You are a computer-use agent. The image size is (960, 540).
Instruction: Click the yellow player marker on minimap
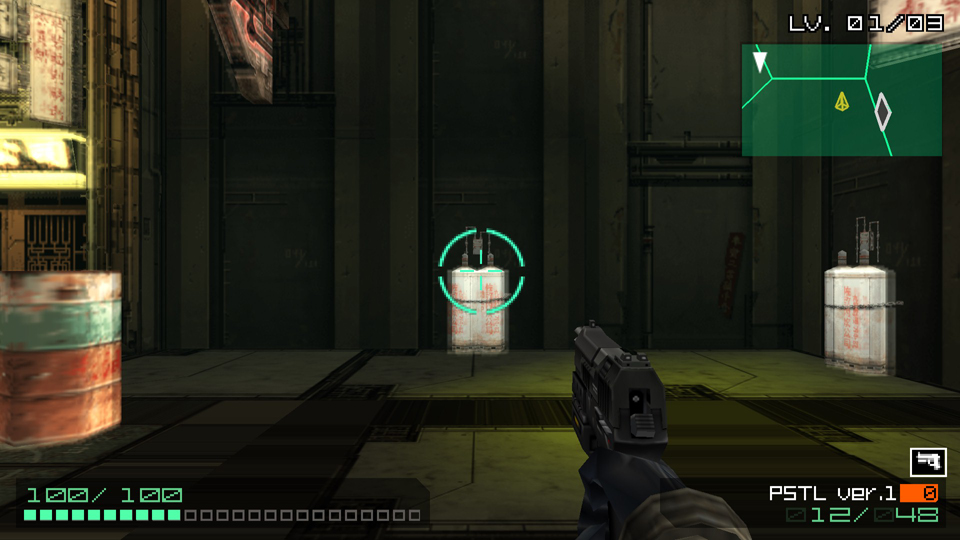tap(842, 101)
